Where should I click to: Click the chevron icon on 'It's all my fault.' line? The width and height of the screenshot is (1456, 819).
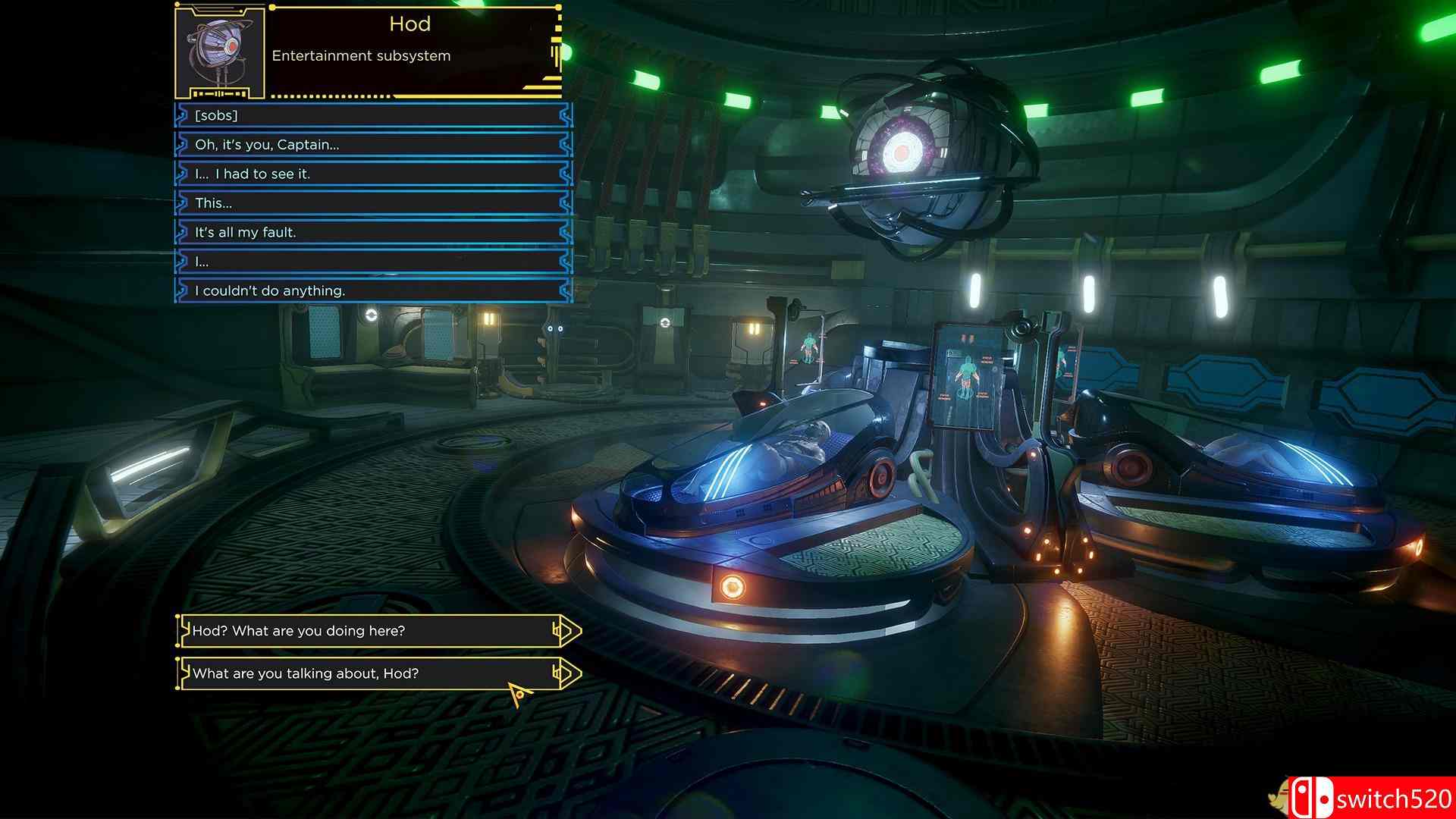coord(182,232)
